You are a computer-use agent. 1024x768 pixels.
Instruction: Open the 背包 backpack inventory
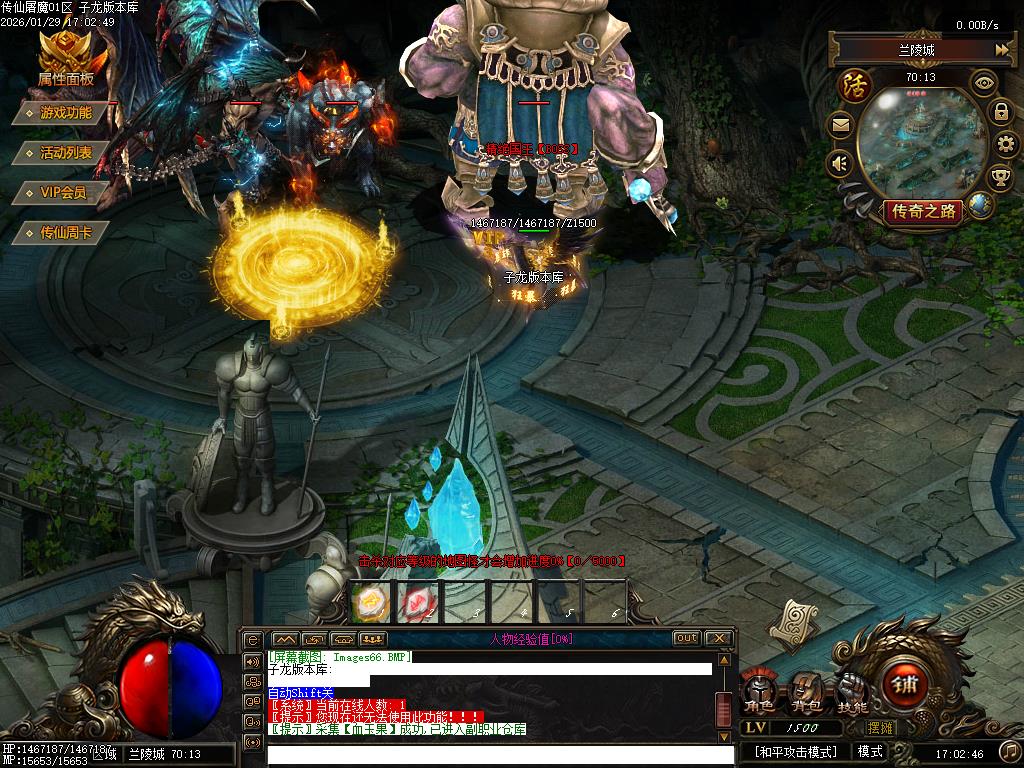point(806,692)
